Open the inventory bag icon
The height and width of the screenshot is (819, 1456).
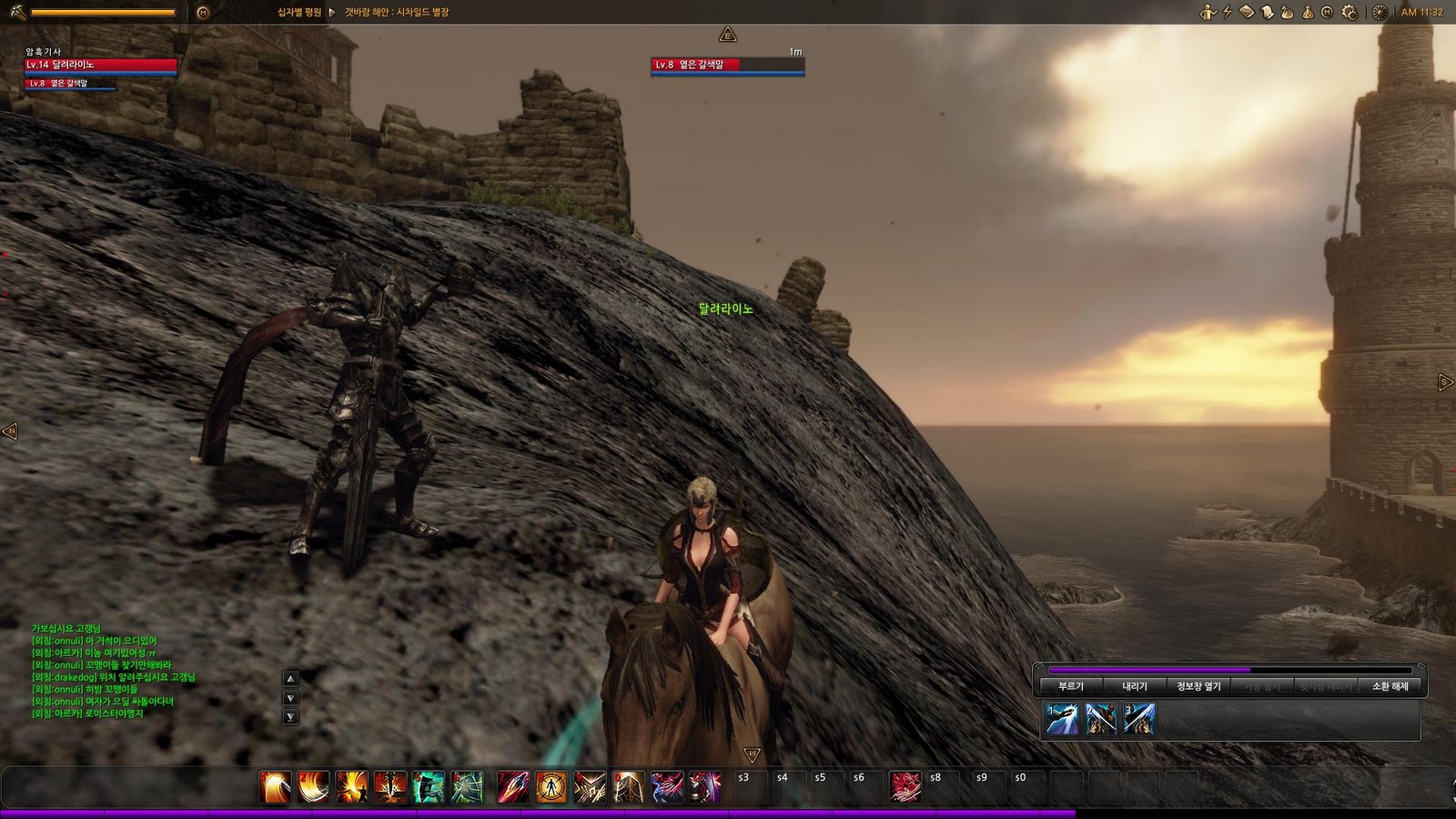pos(1287,13)
